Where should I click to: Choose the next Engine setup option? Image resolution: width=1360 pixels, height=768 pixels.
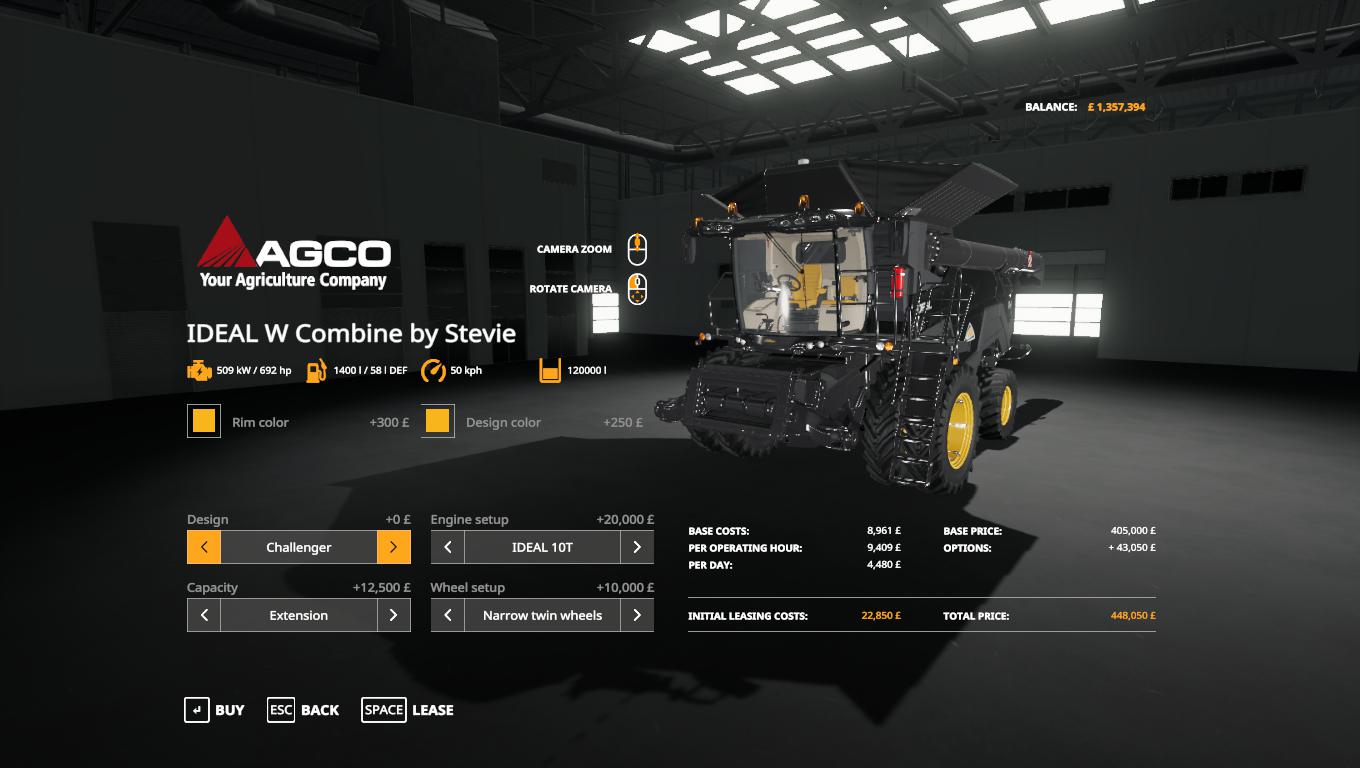(637, 547)
